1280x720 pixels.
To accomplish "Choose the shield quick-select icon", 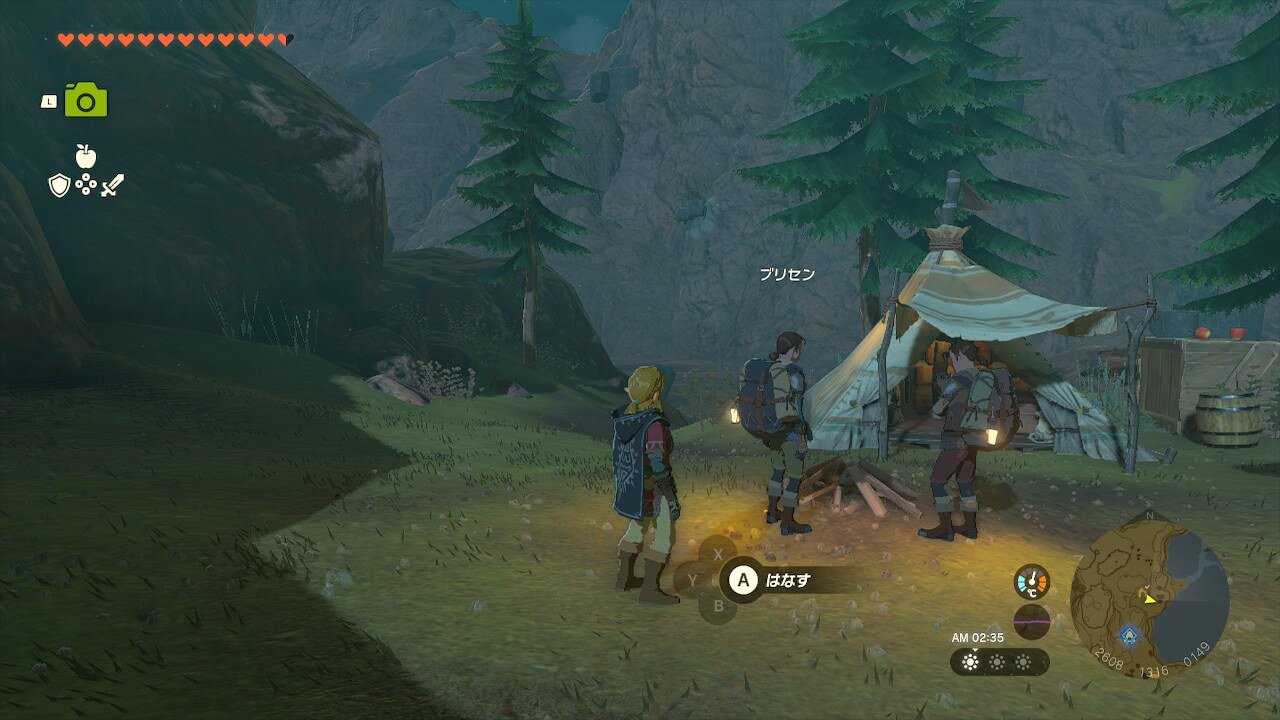I will point(59,185).
